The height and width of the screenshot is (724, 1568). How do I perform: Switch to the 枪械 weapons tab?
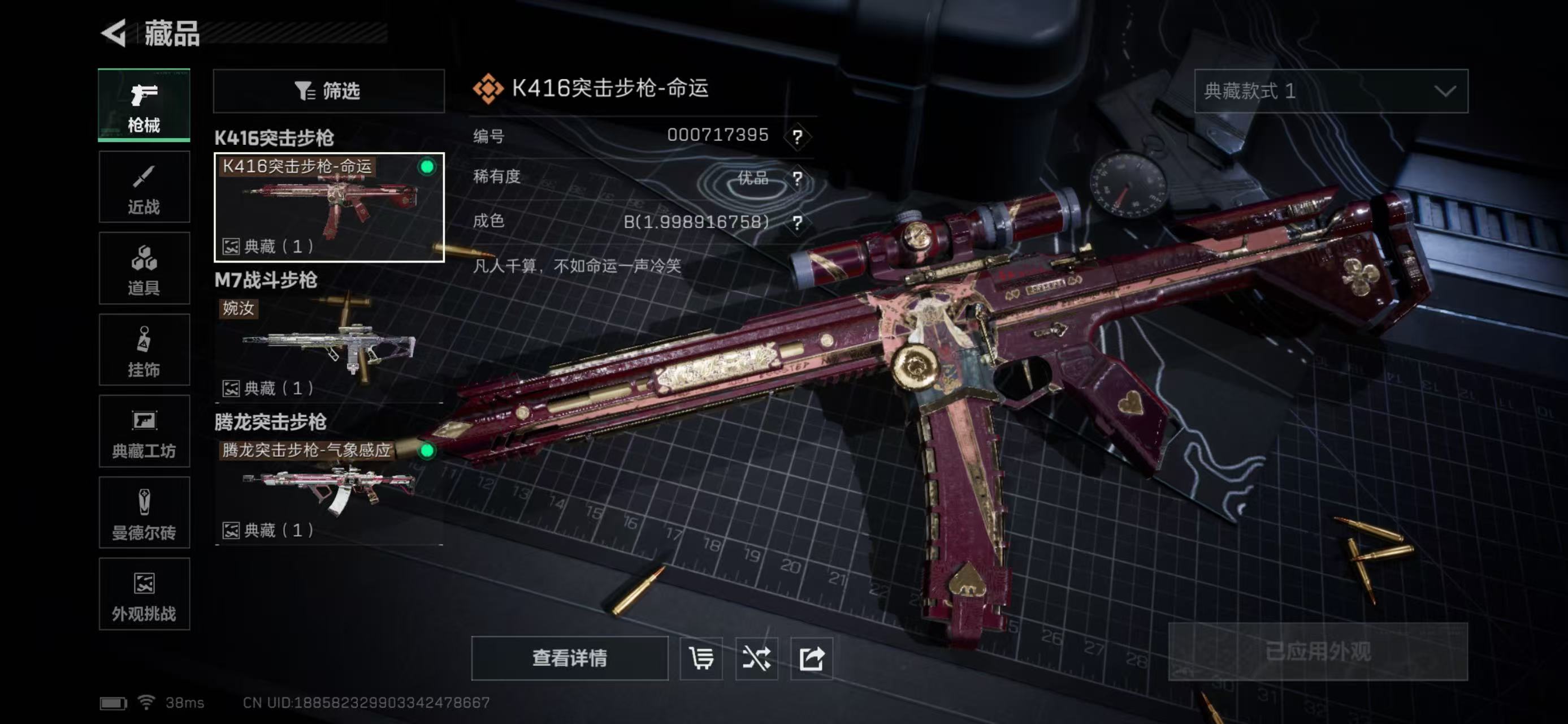[144, 105]
